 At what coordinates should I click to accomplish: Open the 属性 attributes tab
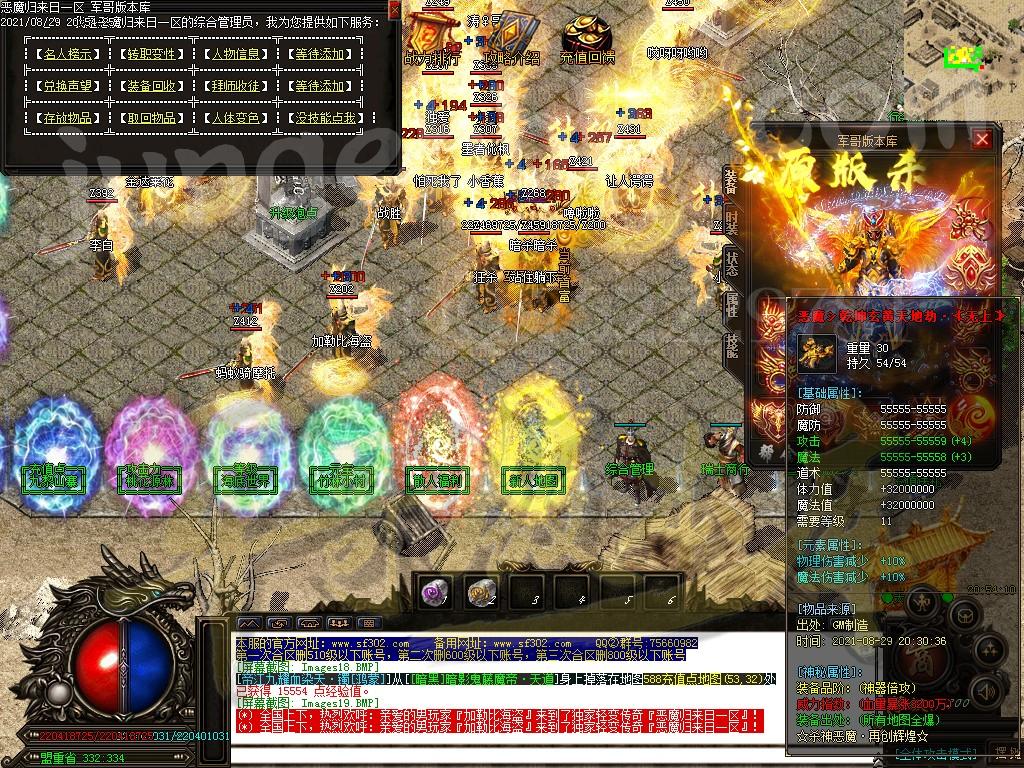pyautogui.click(x=731, y=304)
